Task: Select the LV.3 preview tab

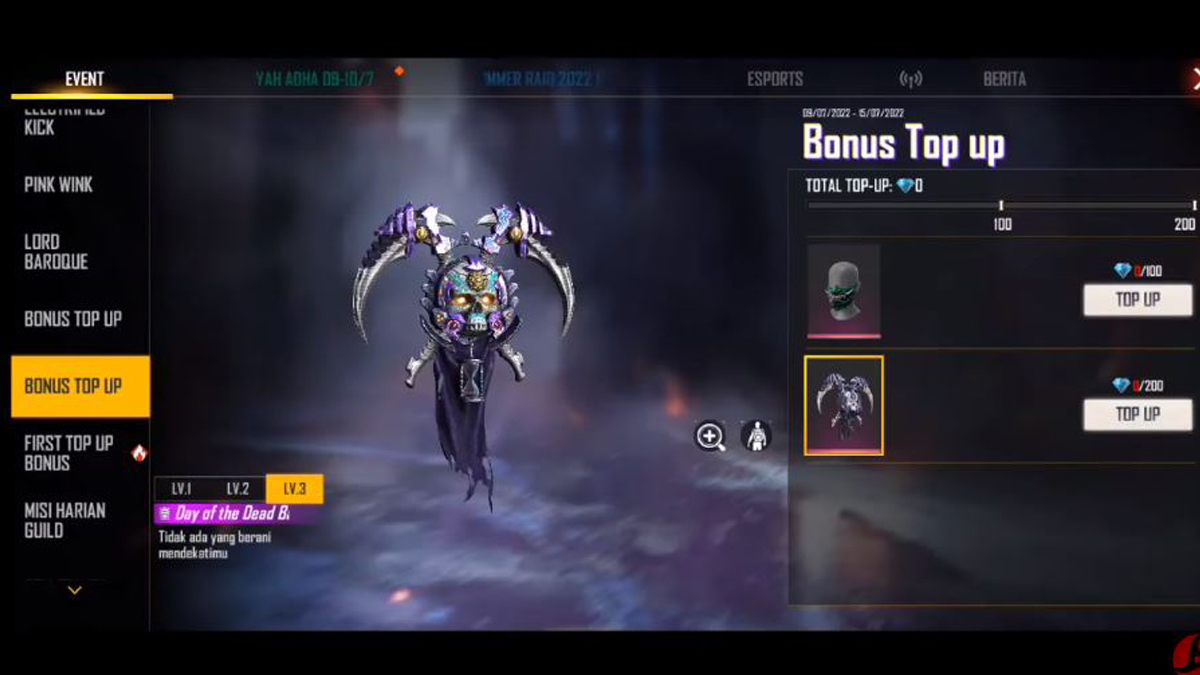Action: (x=294, y=489)
